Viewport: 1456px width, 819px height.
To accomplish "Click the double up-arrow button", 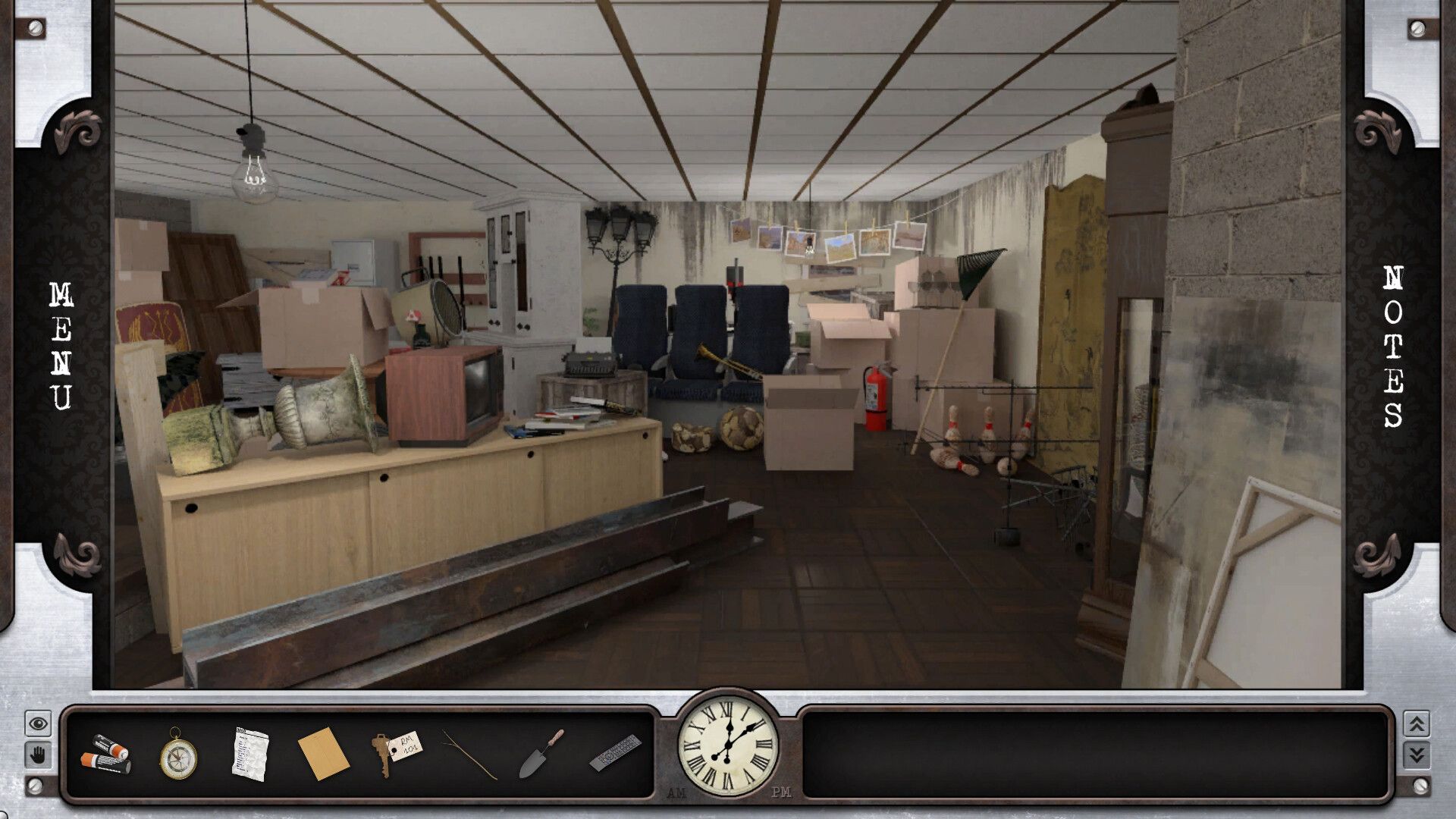I will coord(1417,724).
